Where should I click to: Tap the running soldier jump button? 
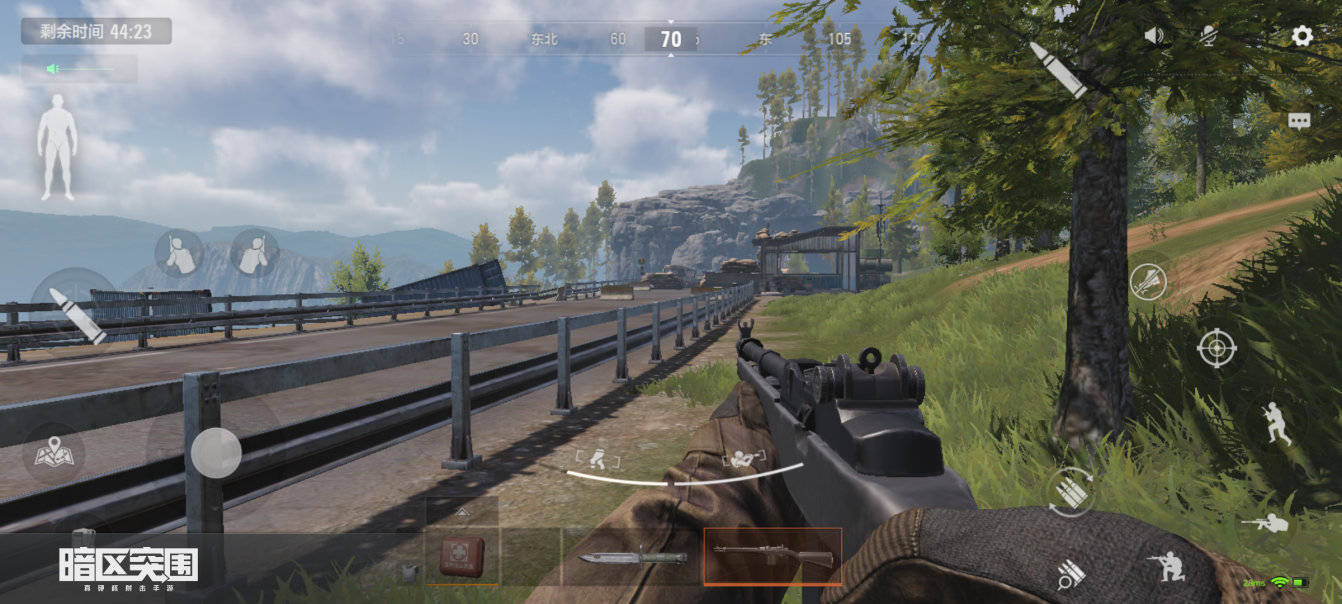[1274, 423]
